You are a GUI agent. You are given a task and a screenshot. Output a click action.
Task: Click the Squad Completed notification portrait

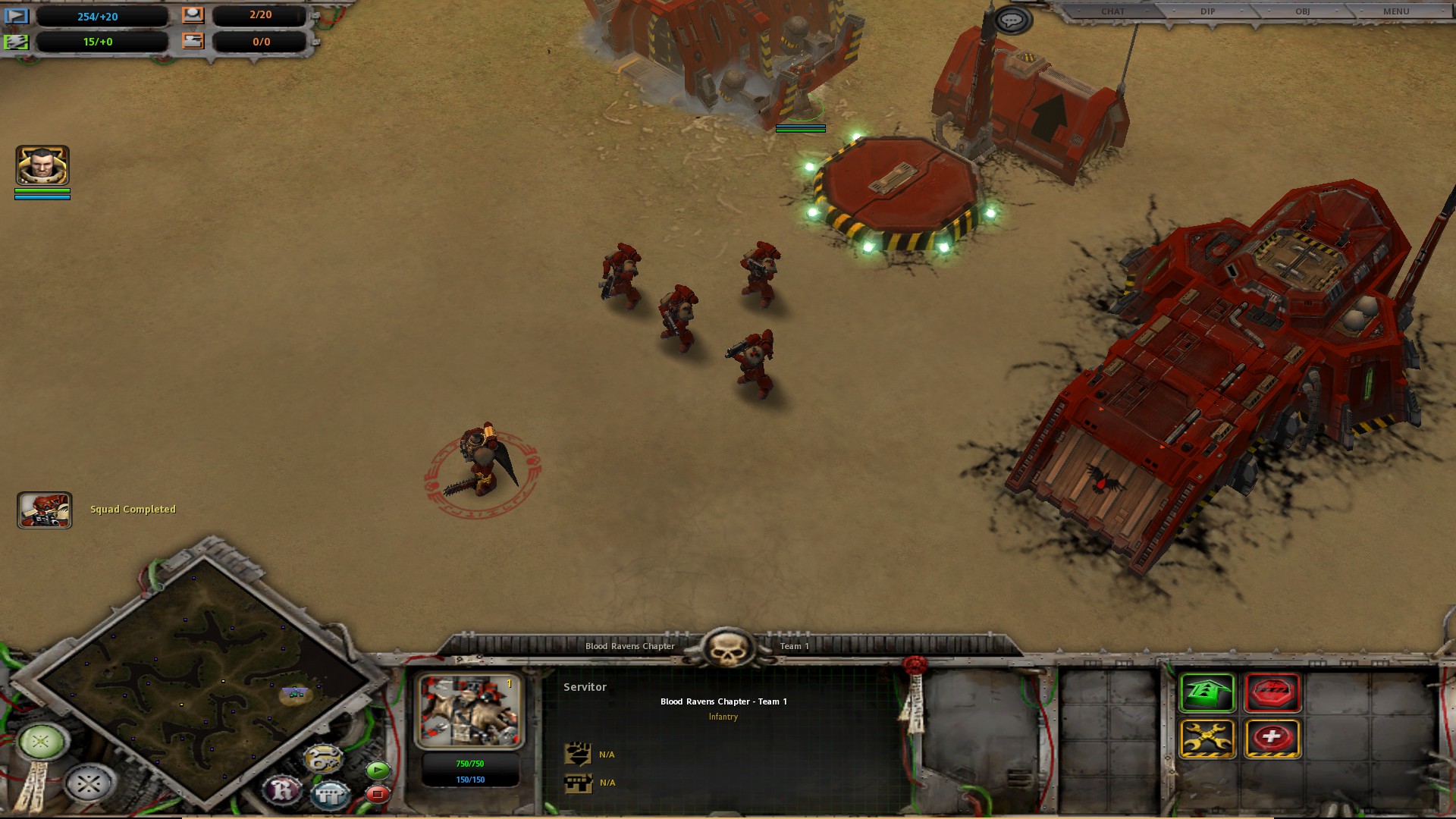[x=45, y=510]
